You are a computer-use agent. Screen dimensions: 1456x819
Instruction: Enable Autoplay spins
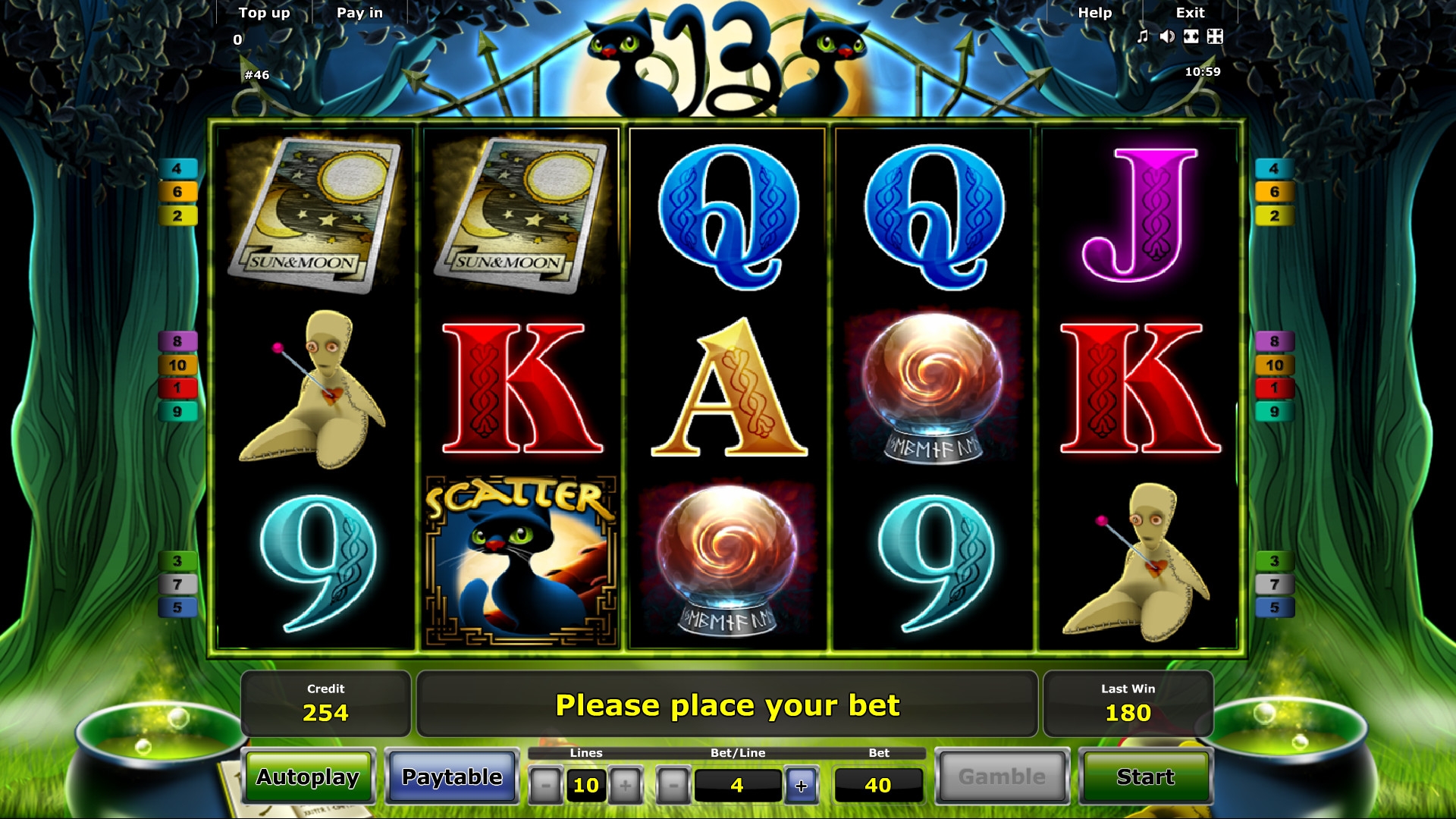pos(308,777)
